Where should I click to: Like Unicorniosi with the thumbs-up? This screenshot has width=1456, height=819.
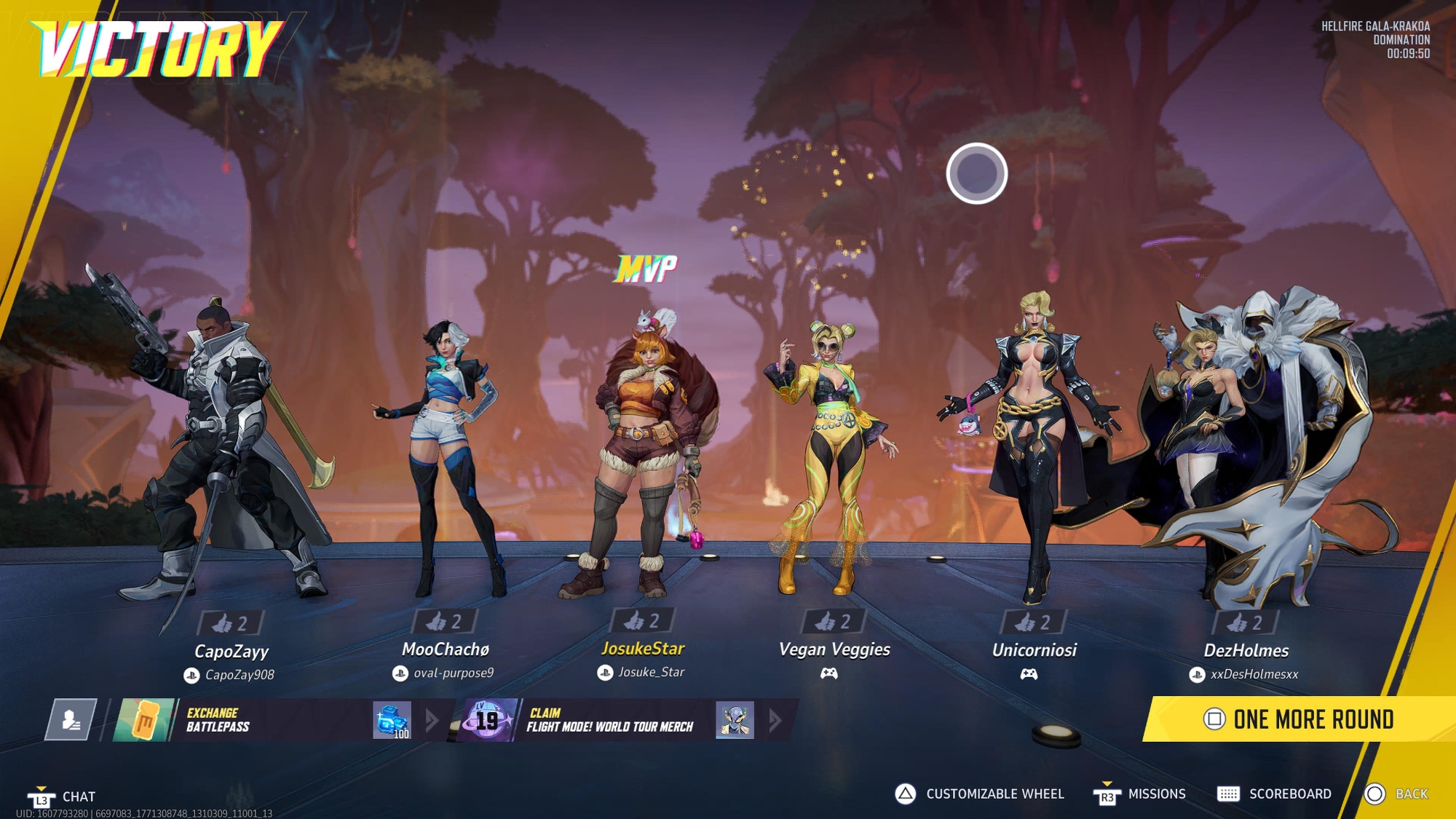(1033, 622)
